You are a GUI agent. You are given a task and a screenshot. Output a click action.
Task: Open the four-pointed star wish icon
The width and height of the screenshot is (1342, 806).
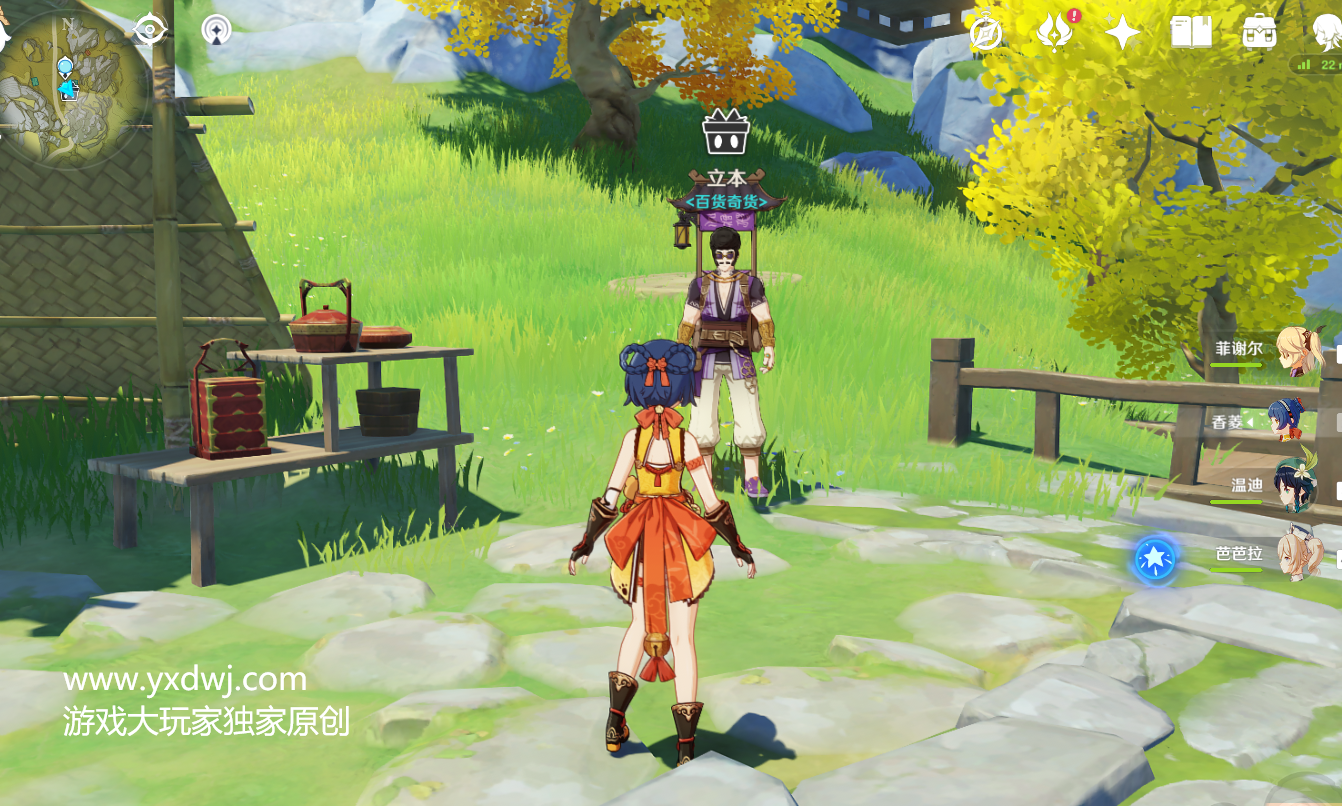[x=1123, y=33]
